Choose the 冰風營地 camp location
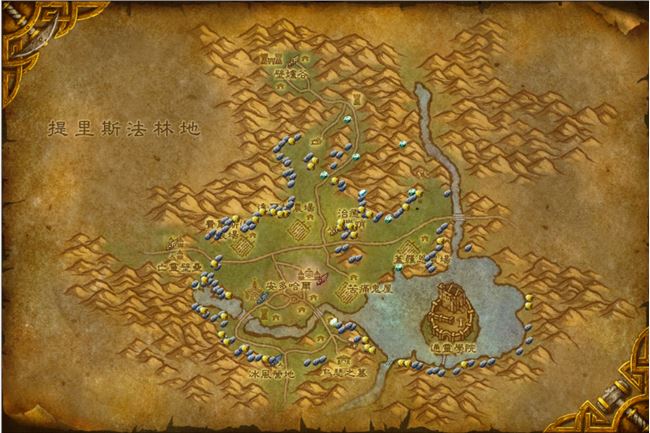 tap(270, 373)
